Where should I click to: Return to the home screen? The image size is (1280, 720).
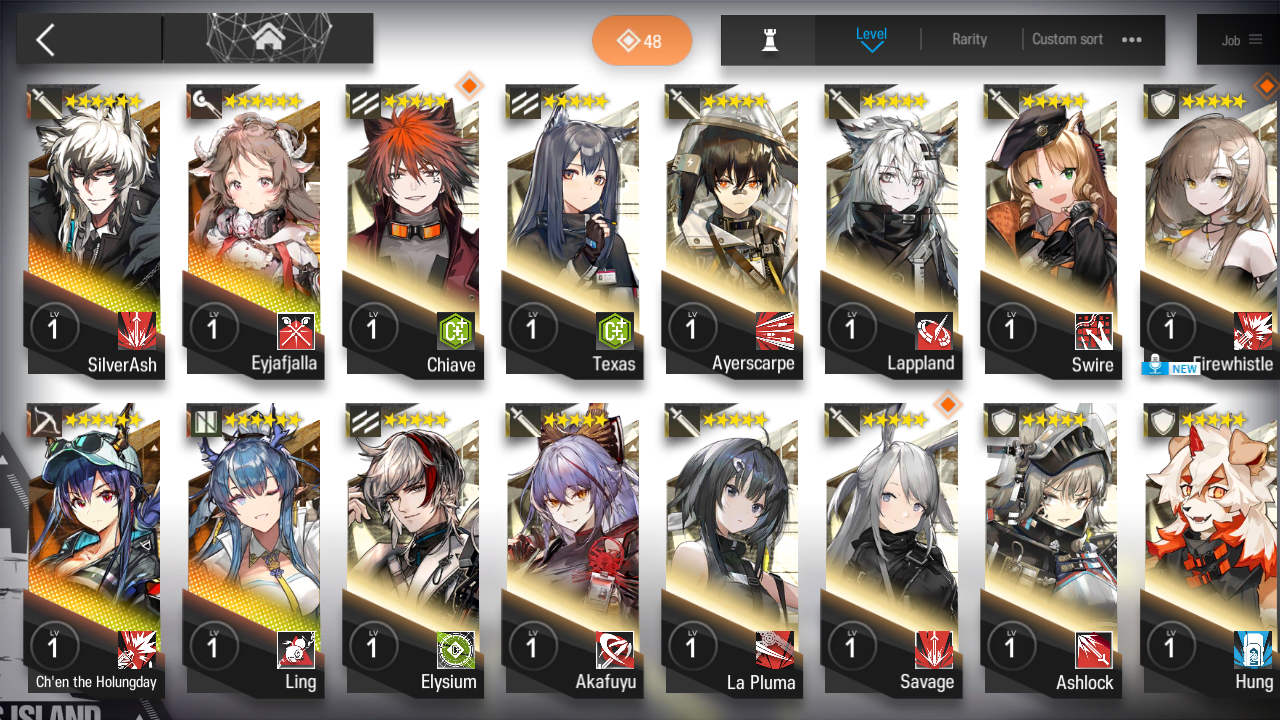[268, 39]
